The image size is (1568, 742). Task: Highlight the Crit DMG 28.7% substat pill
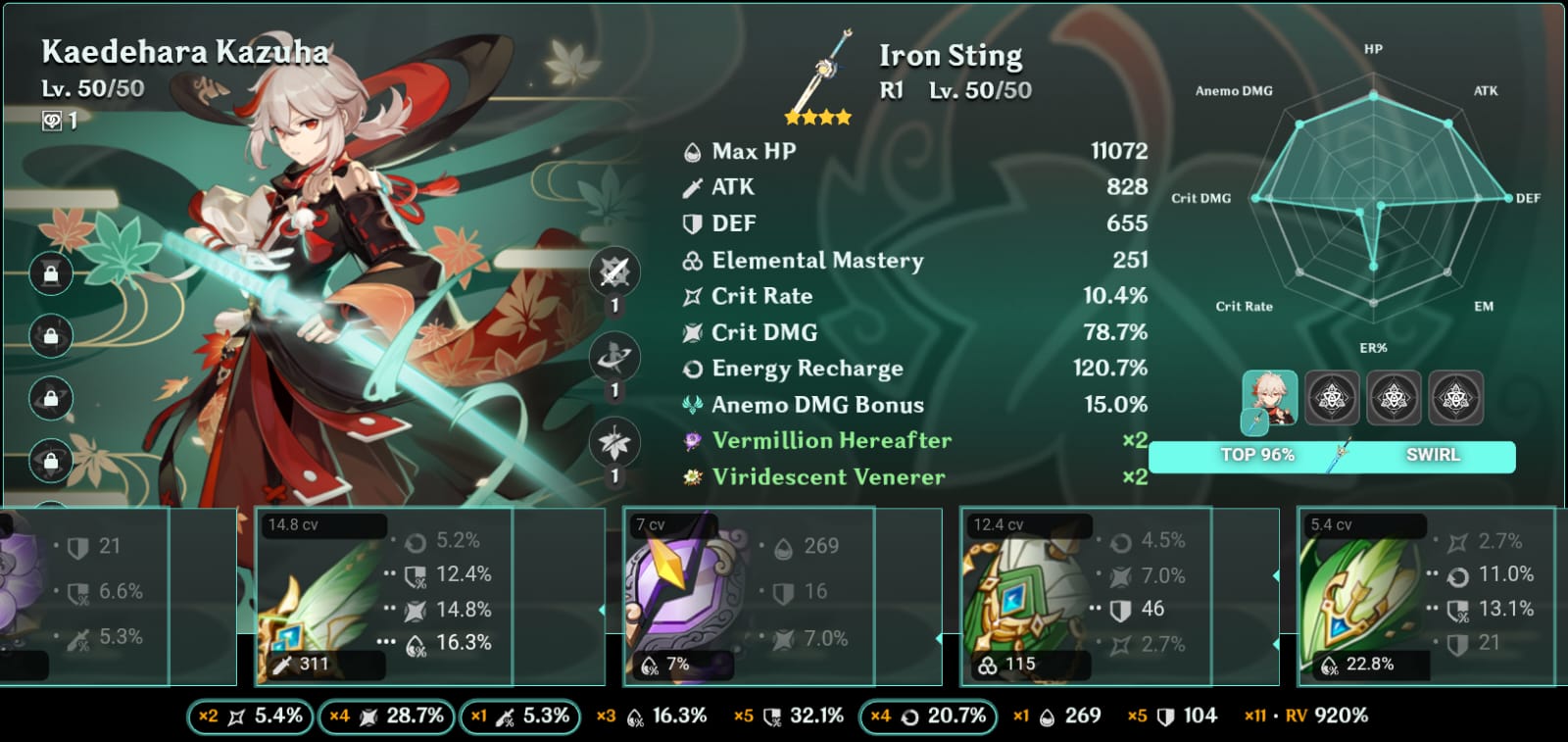click(386, 717)
